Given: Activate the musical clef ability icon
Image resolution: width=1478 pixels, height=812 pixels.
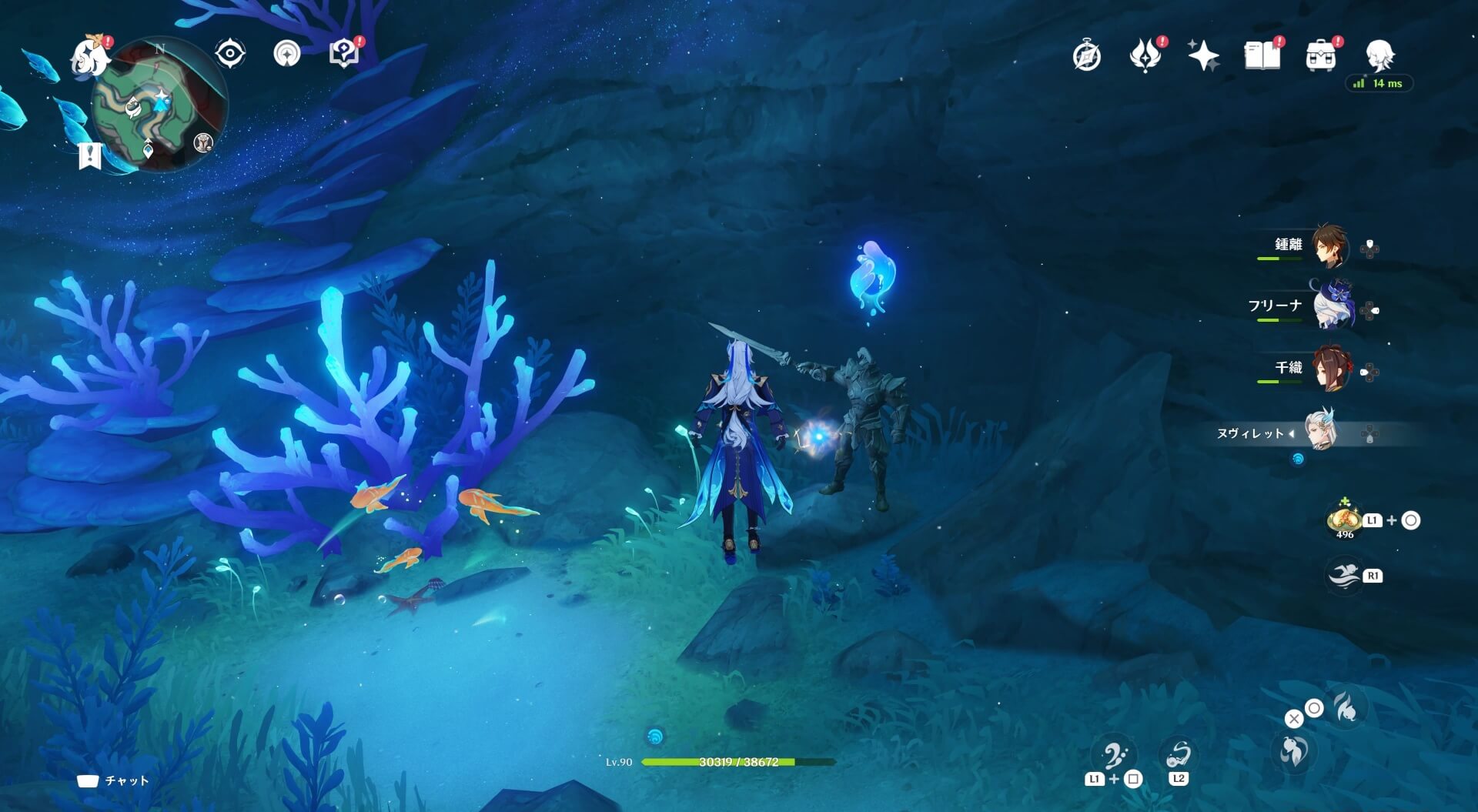Looking at the screenshot, I should pos(1114,756).
